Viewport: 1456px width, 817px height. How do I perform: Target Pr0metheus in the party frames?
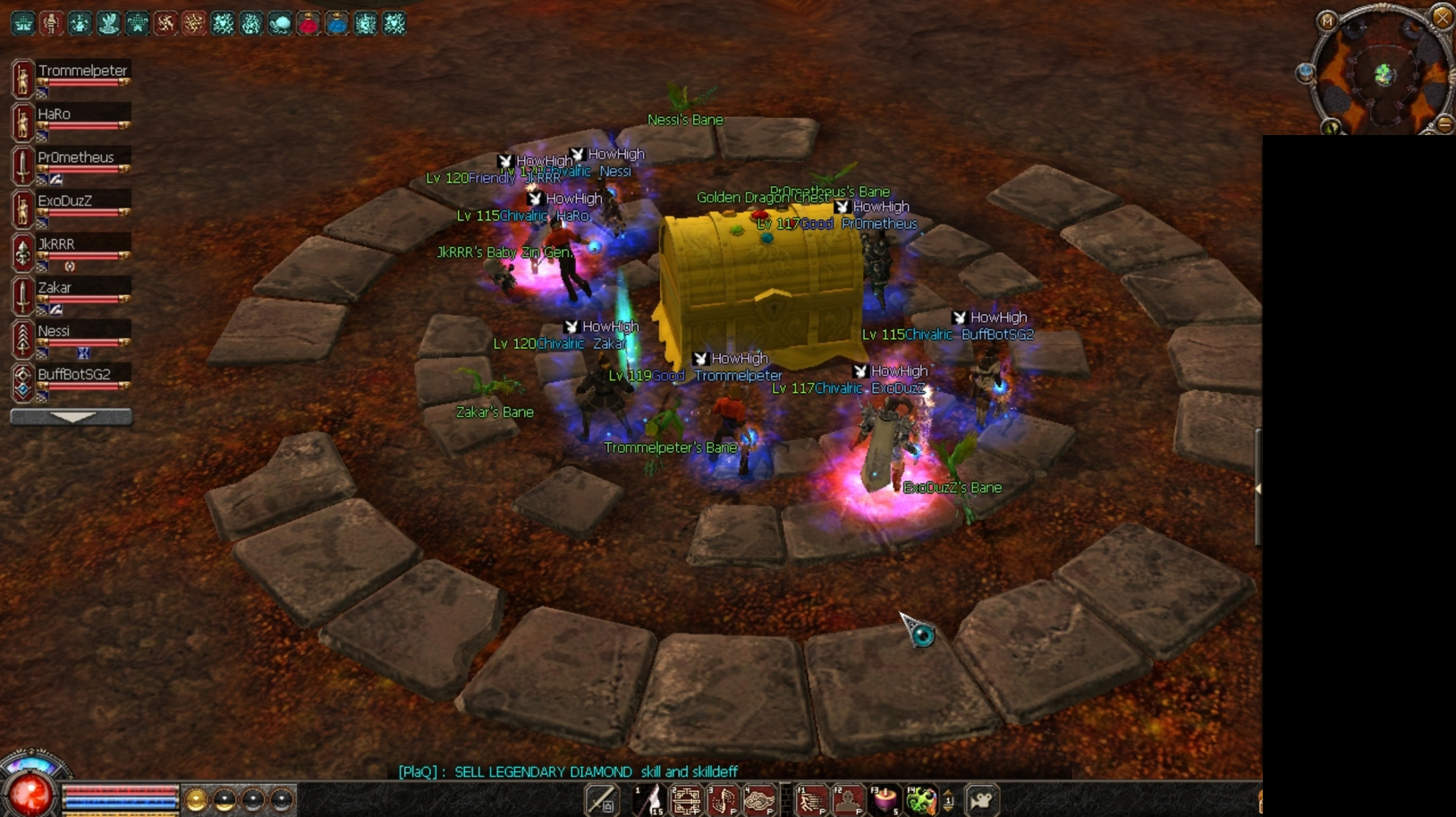click(x=75, y=158)
